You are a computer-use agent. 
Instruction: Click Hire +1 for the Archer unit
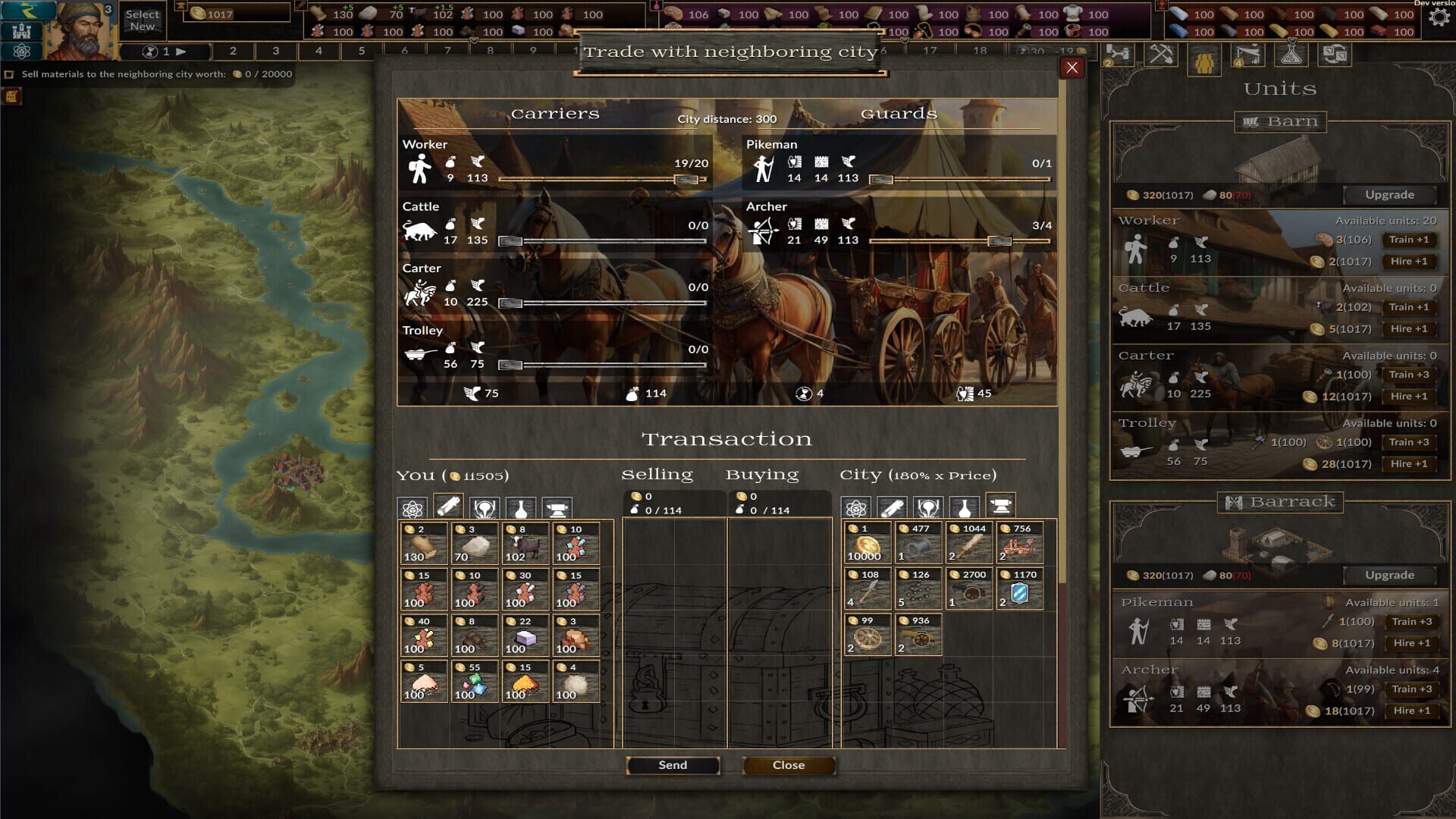[x=1411, y=711]
